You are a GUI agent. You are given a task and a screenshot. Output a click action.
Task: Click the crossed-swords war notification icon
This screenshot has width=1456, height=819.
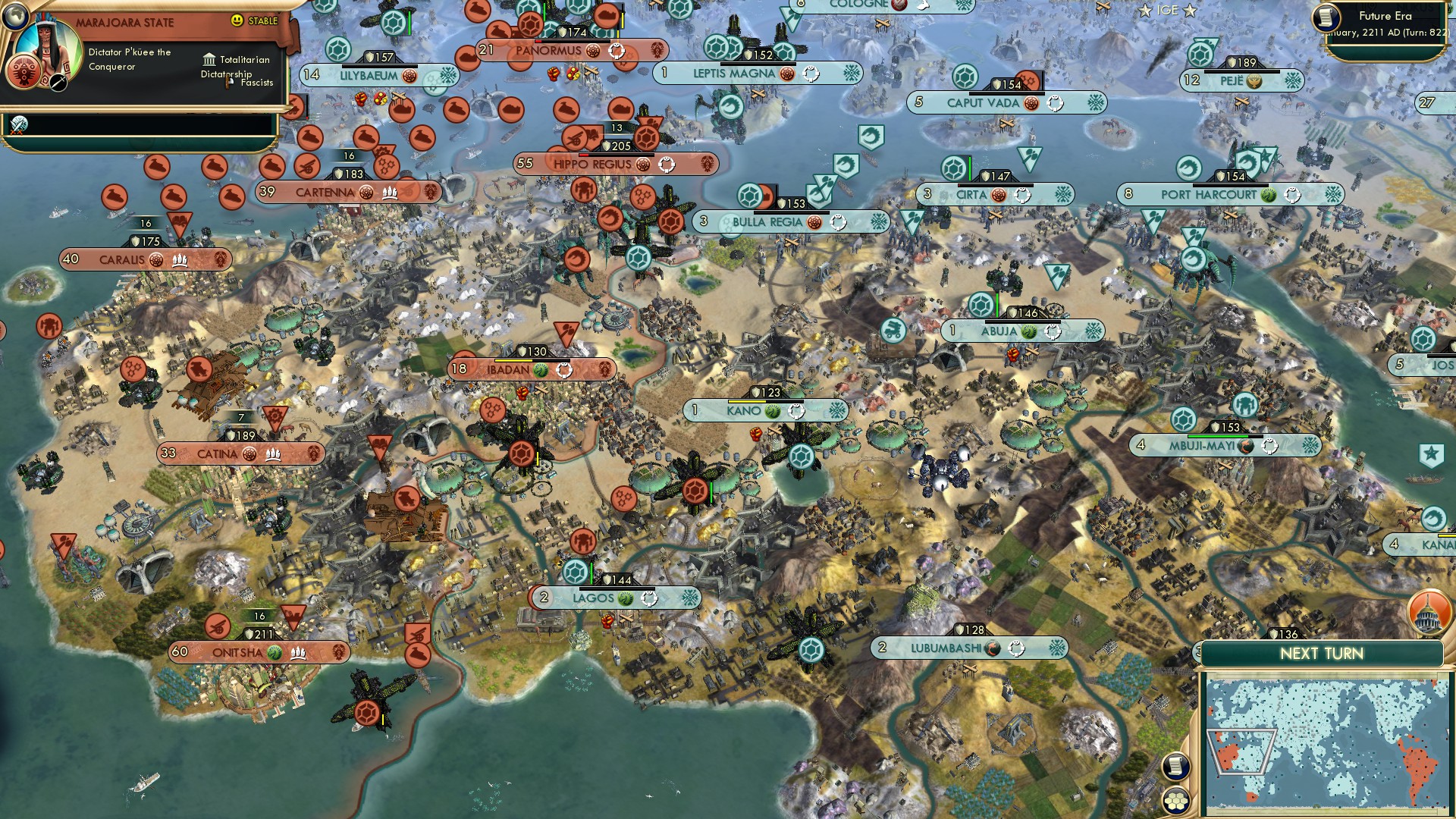click(19, 124)
